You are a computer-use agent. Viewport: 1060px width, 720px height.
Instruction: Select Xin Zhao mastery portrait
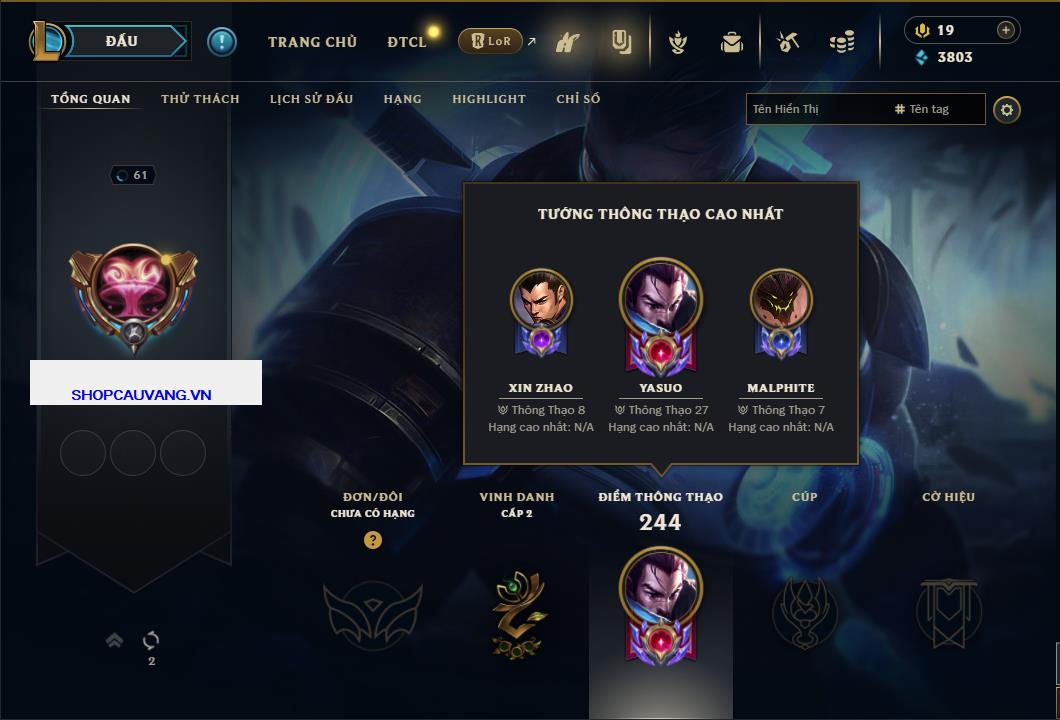(541, 300)
